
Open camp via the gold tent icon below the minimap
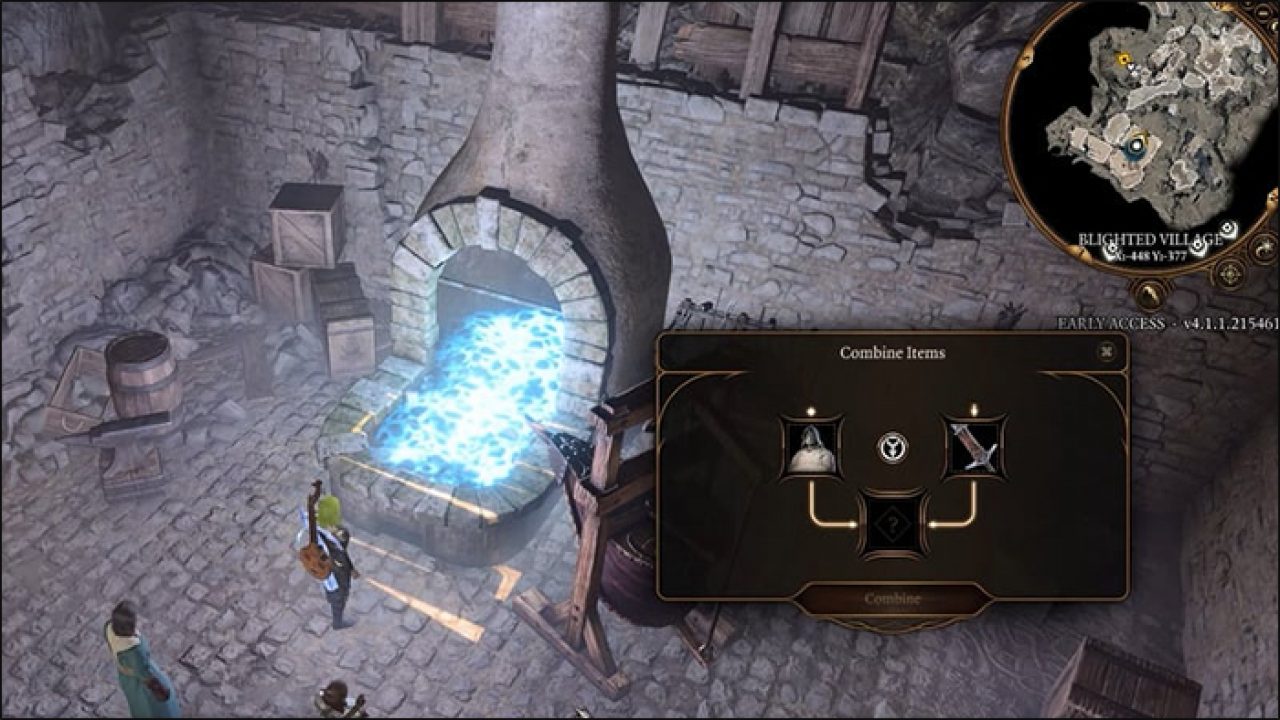coord(1148,295)
